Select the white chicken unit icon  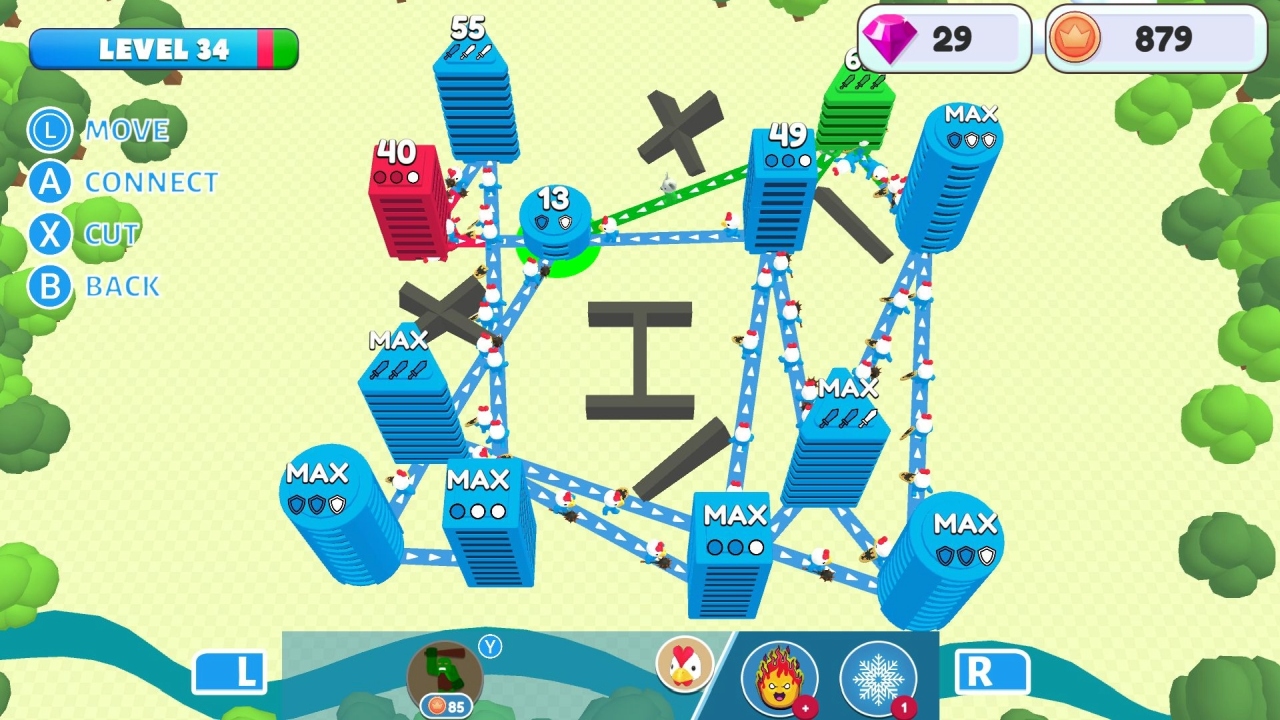coord(686,664)
